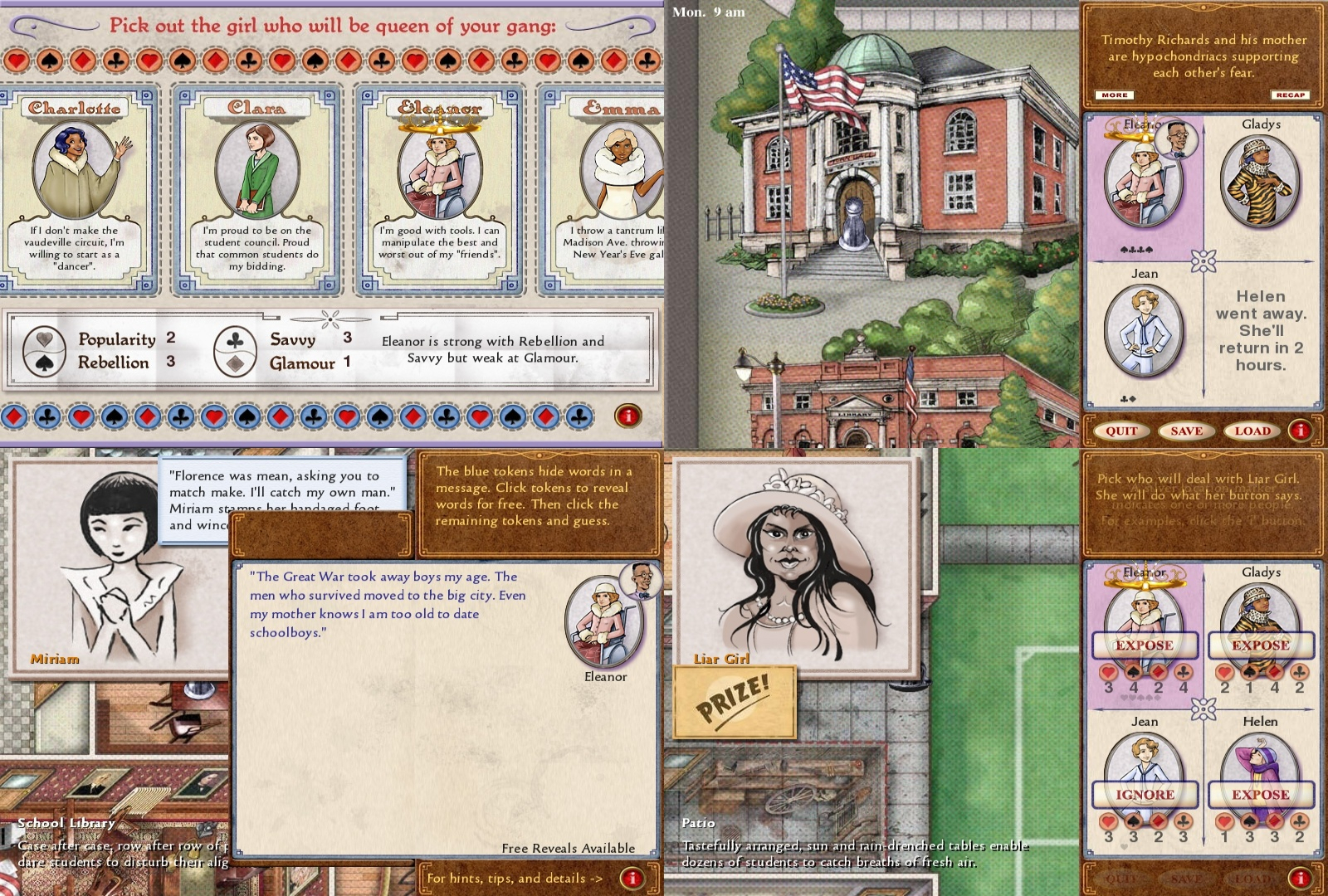Choose the Eleanor card with the tools quote
The width and height of the screenshot is (1328, 896).
(439, 189)
